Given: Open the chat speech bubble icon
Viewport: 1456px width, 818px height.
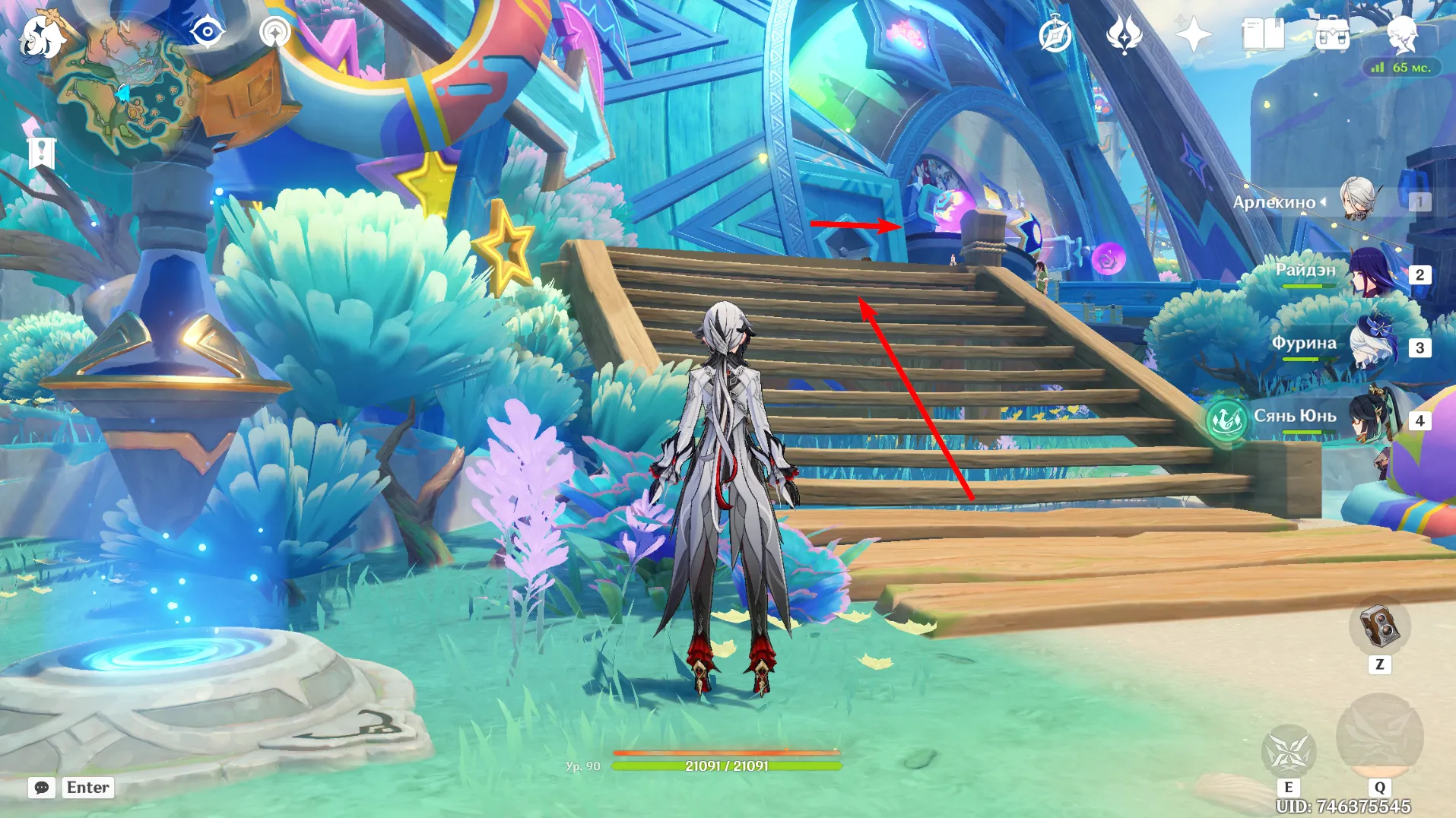Looking at the screenshot, I should pos(42,788).
